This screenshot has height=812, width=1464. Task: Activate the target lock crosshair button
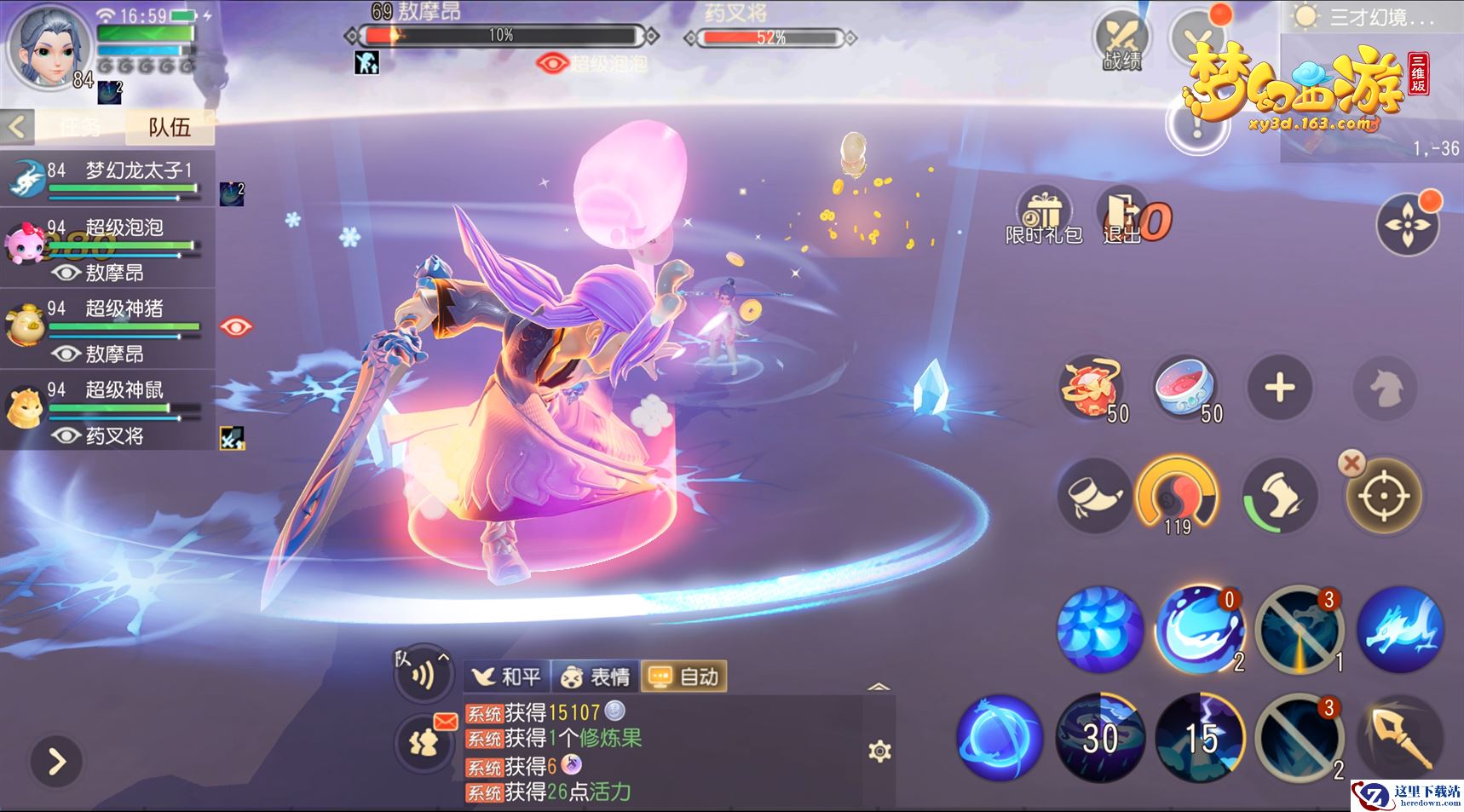(x=1384, y=496)
